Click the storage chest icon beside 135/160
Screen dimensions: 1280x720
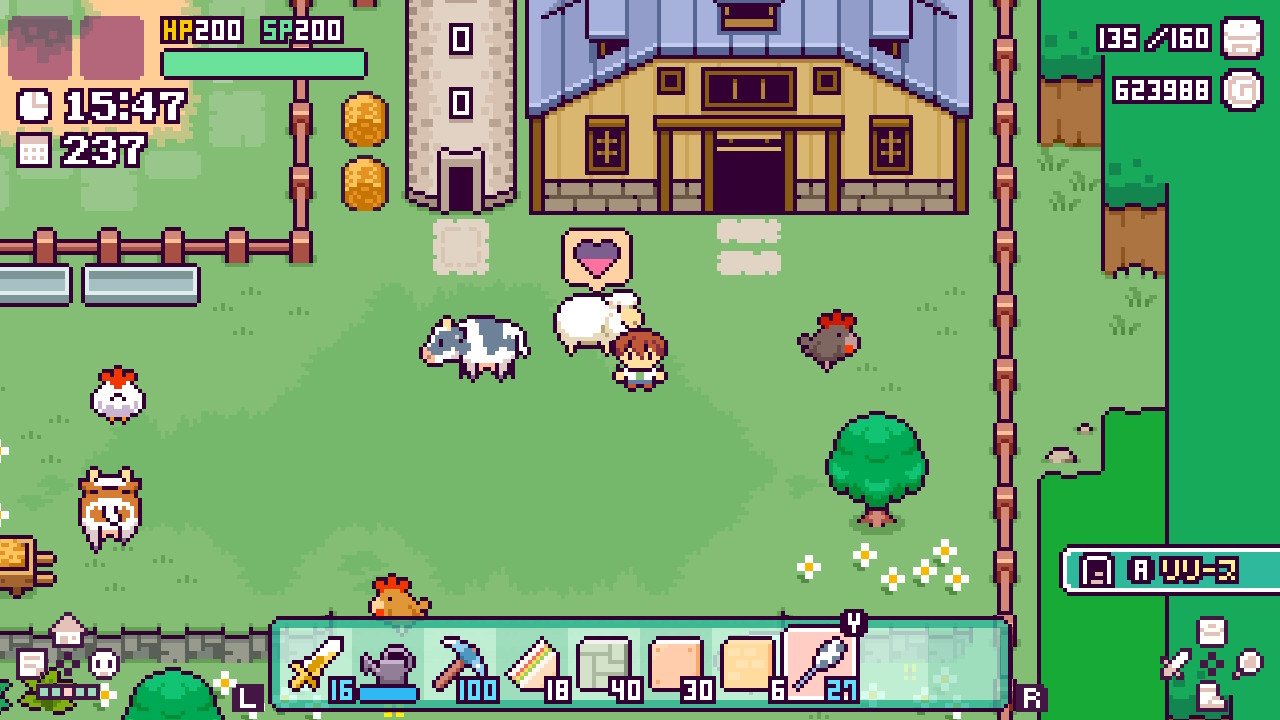click(1240, 40)
